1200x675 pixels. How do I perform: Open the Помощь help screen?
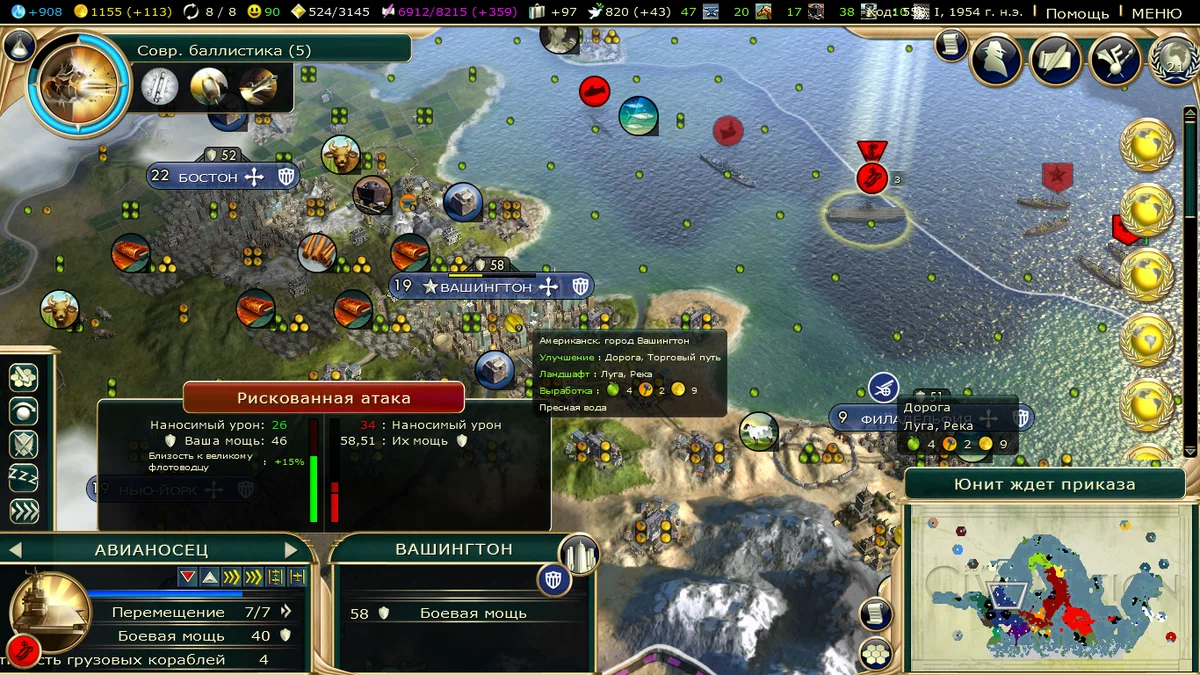[x=1077, y=13]
